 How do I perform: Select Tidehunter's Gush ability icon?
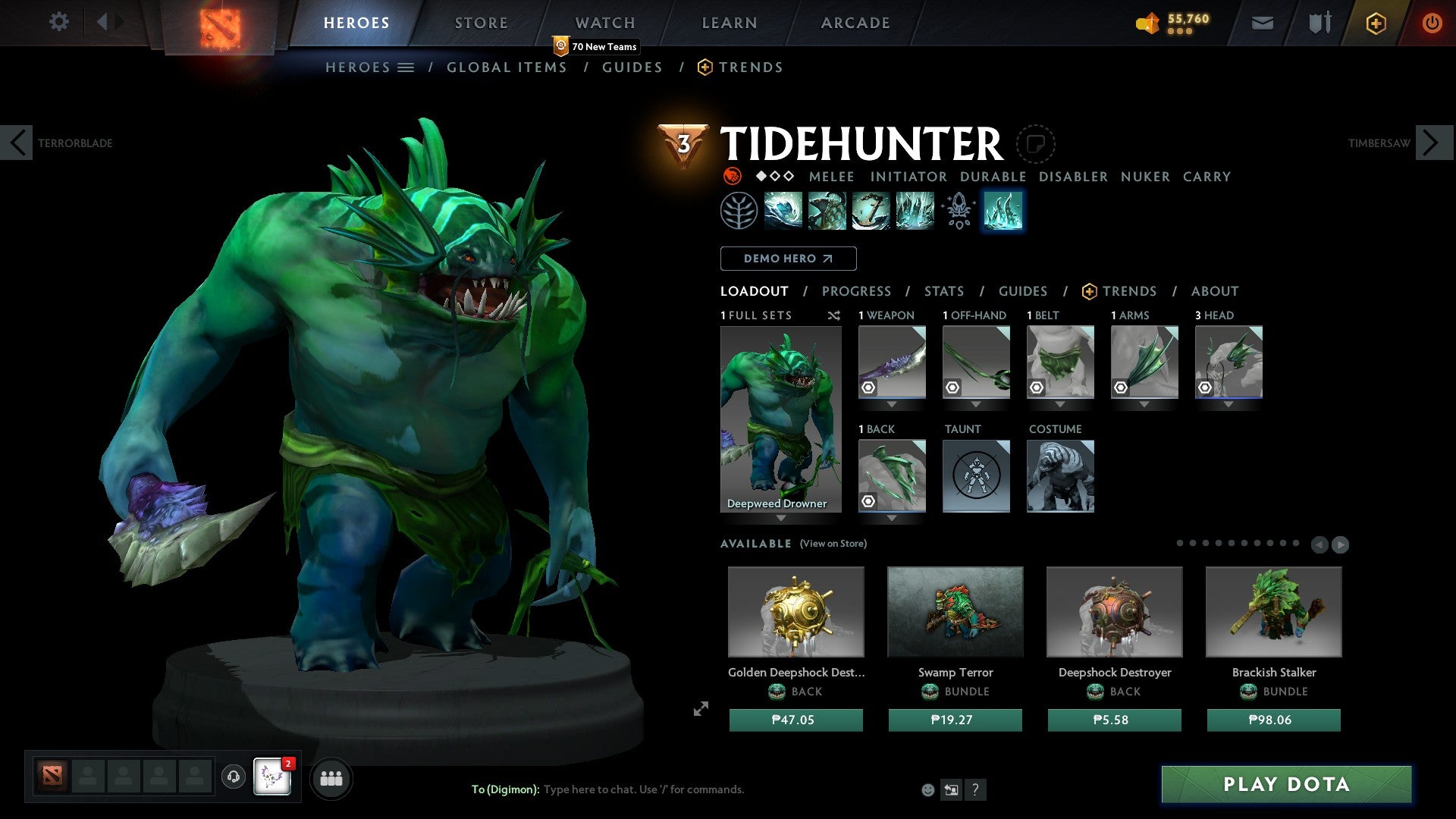783,211
